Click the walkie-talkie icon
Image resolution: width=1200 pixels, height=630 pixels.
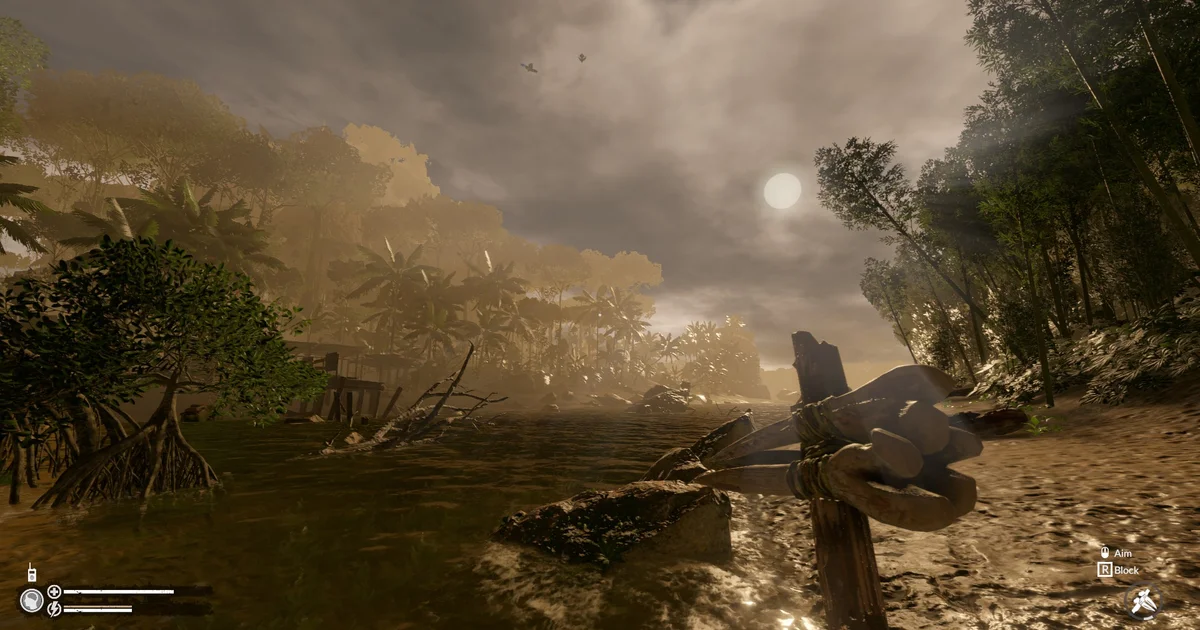click(x=32, y=574)
